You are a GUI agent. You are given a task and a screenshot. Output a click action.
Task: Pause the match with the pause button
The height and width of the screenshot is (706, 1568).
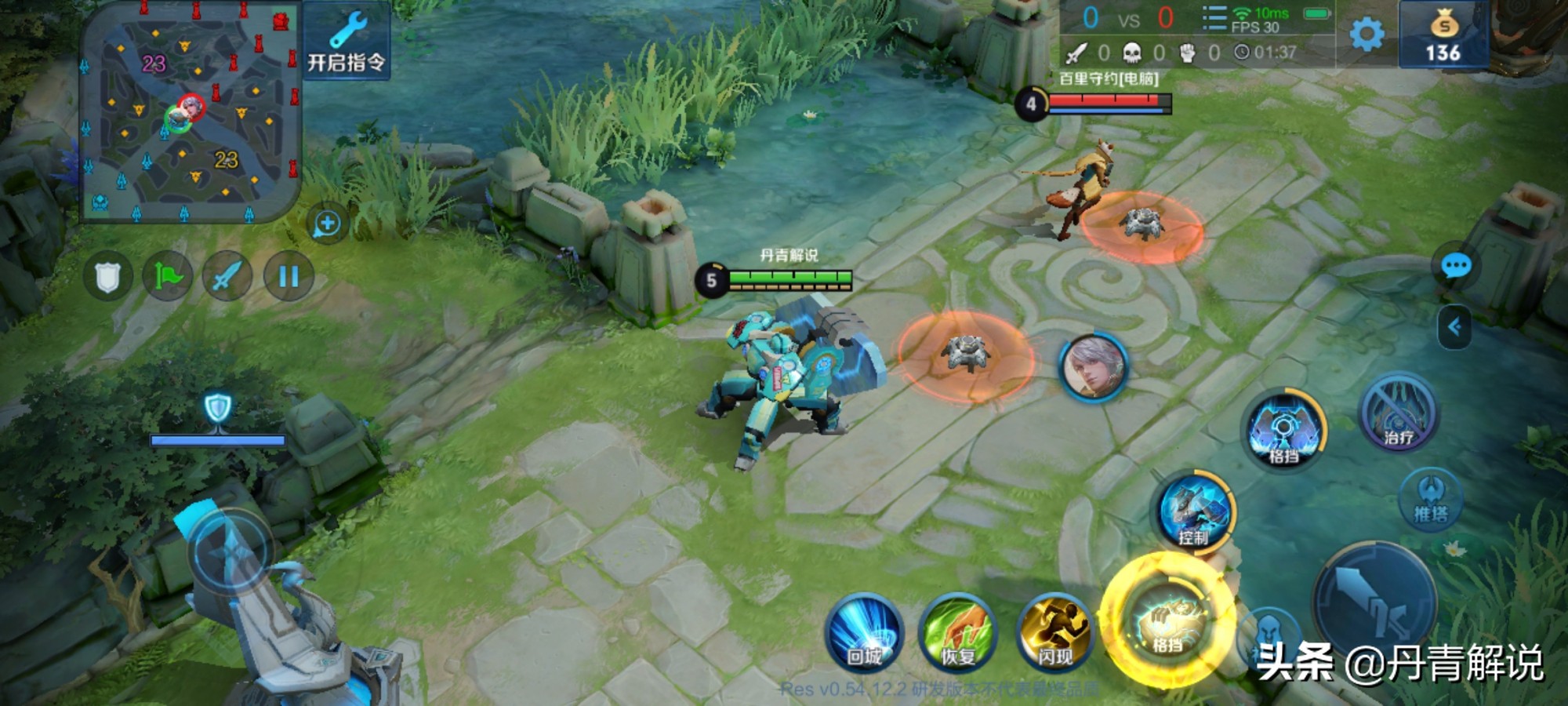tap(289, 276)
